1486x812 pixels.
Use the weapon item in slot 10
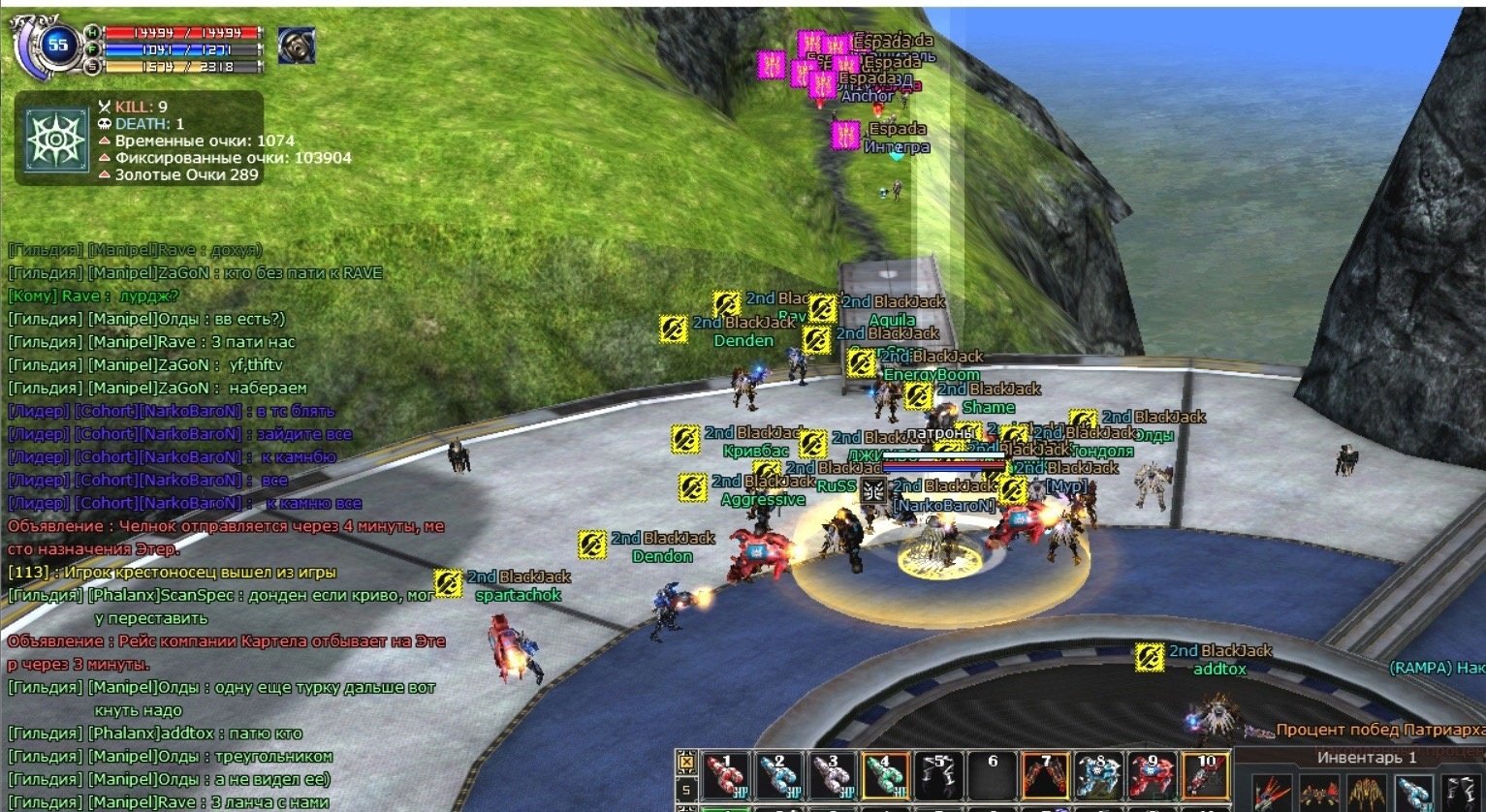[x=1205, y=777]
